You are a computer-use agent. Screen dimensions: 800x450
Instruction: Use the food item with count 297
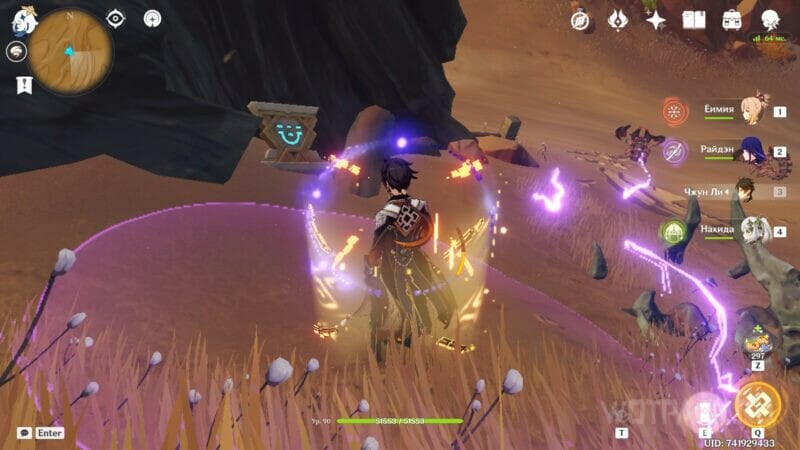[756, 338]
